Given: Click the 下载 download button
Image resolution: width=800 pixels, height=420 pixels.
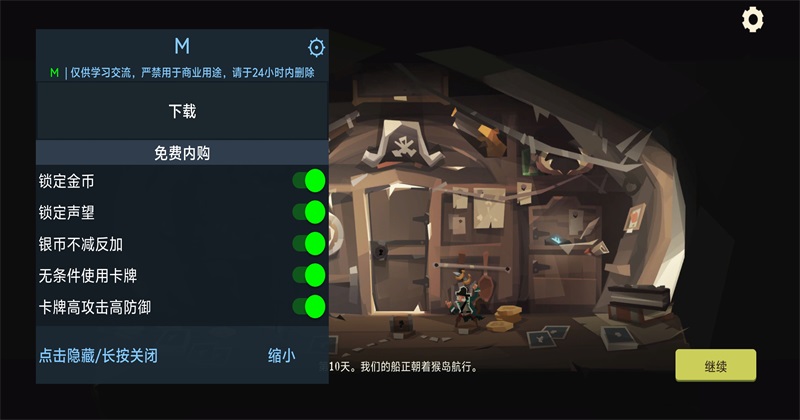Looking at the screenshot, I should (182, 111).
